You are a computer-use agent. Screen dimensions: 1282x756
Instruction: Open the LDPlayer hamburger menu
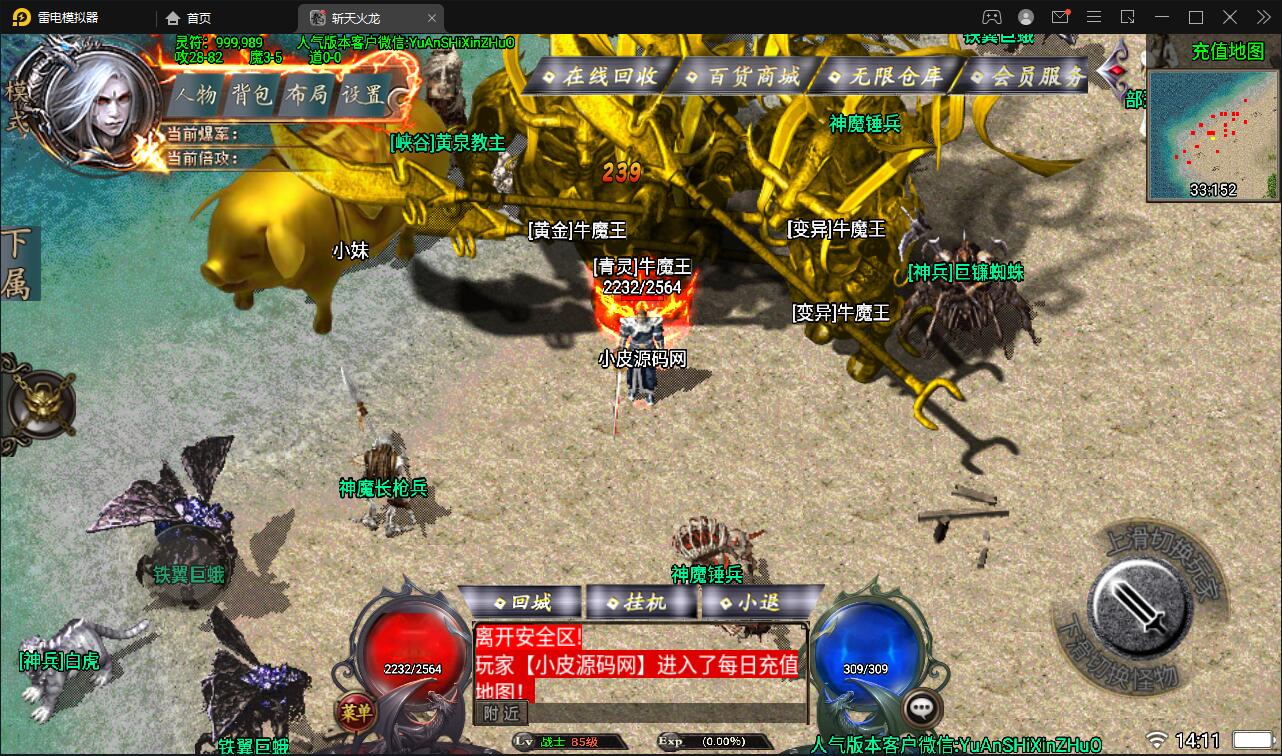coord(1095,17)
